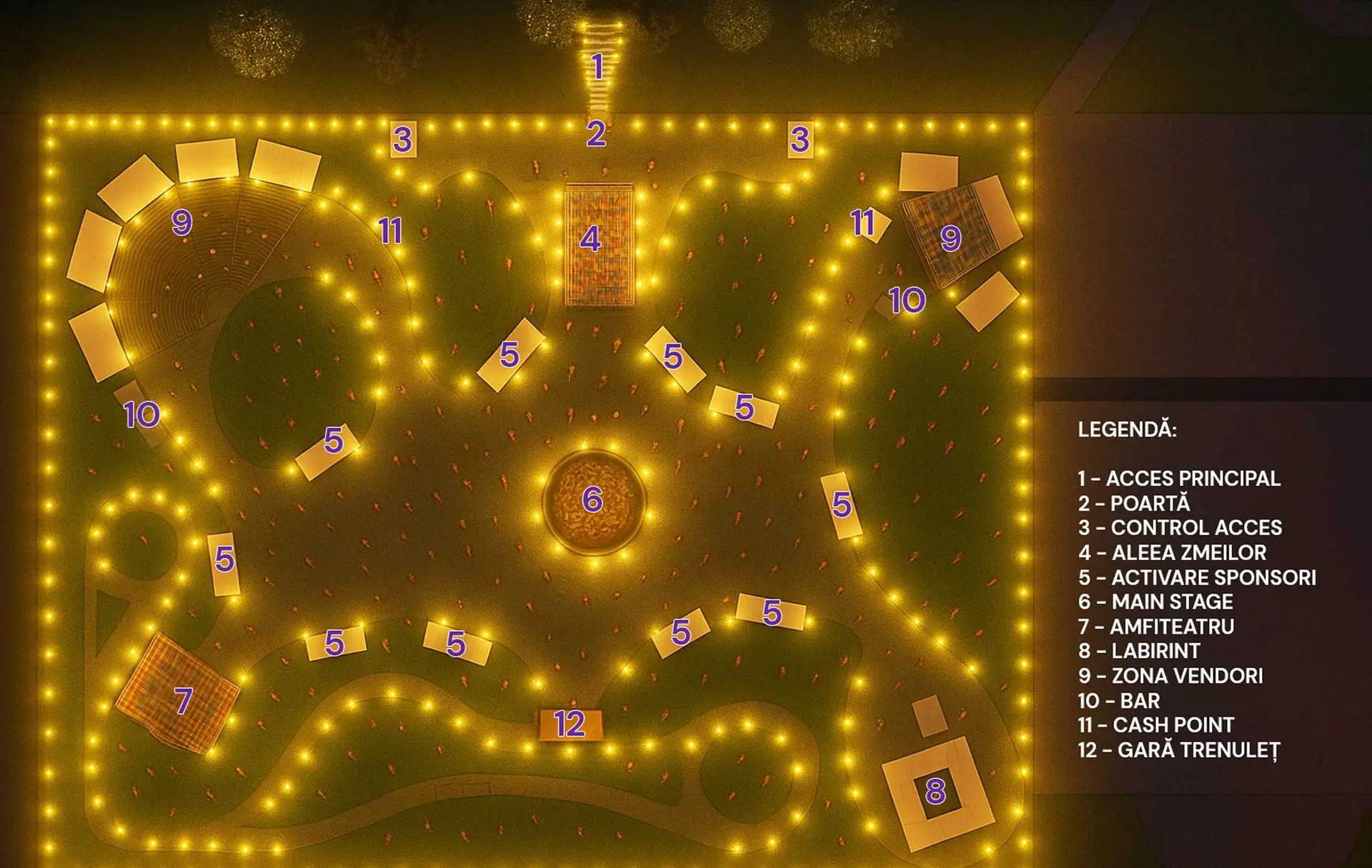Viewport: 1372px width, 868px height.
Task: Click the Amfiteatru legend entry
Action: (x=1156, y=627)
